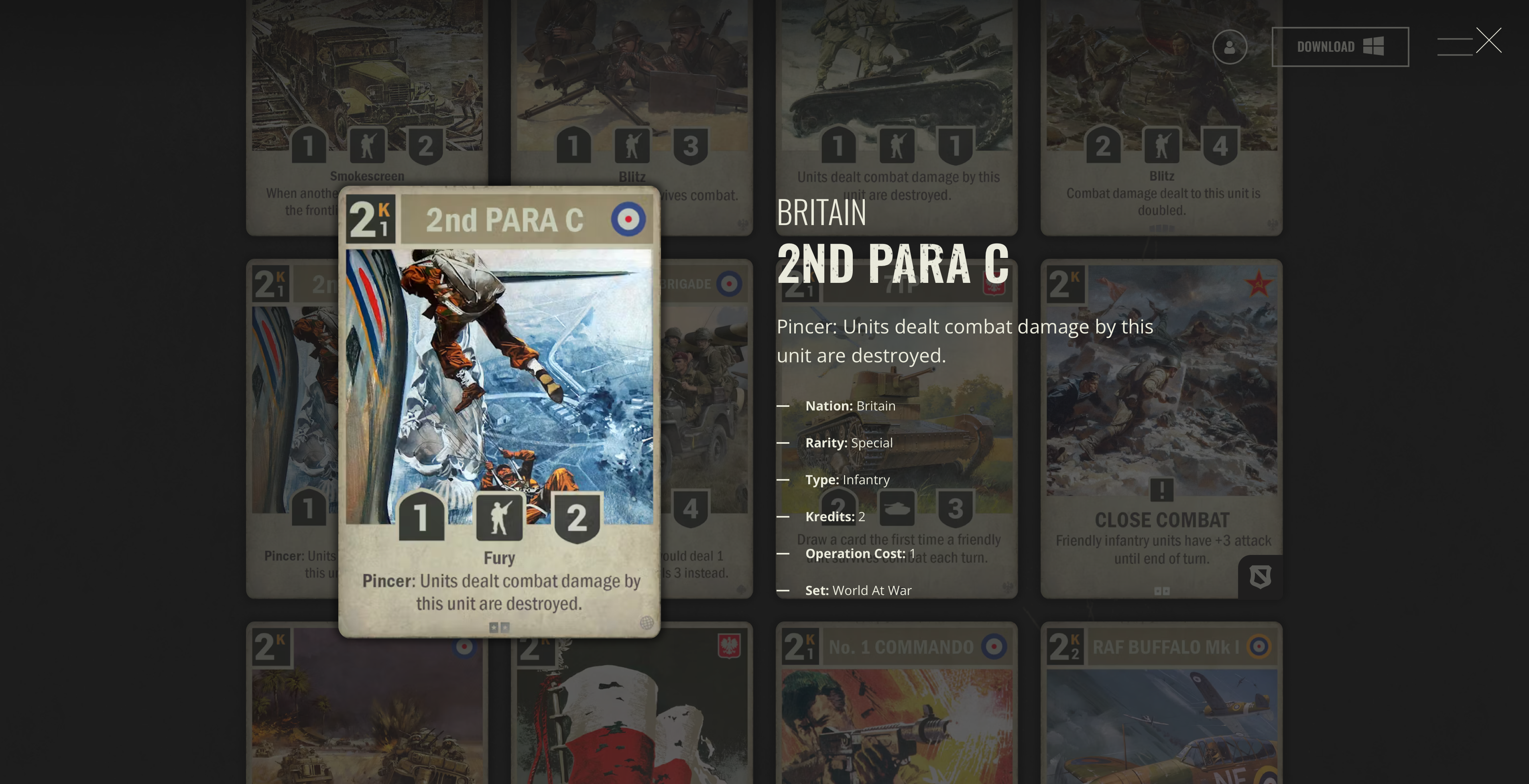Select the No. 1 Commando card
This screenshot has width=1529, height=784.
896,706
